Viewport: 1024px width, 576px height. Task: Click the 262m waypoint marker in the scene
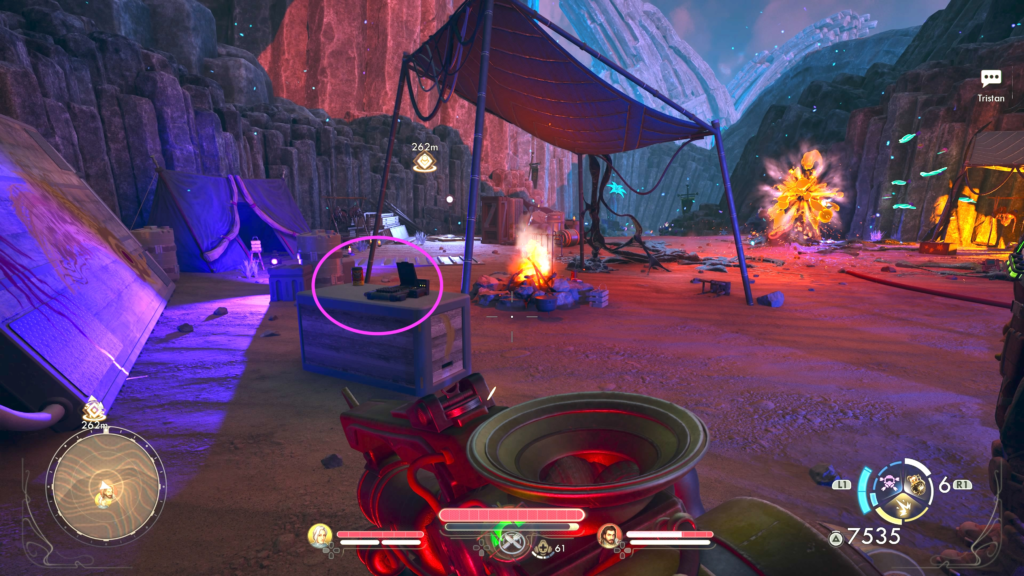click(x=425, y=160)
